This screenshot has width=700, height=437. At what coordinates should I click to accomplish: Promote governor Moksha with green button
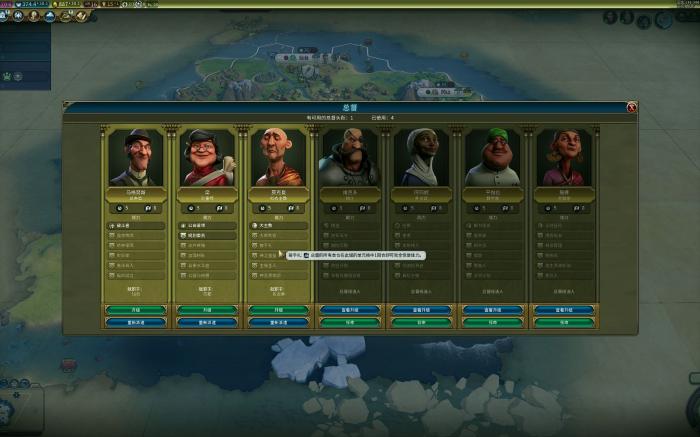click(x=279, y=310)
